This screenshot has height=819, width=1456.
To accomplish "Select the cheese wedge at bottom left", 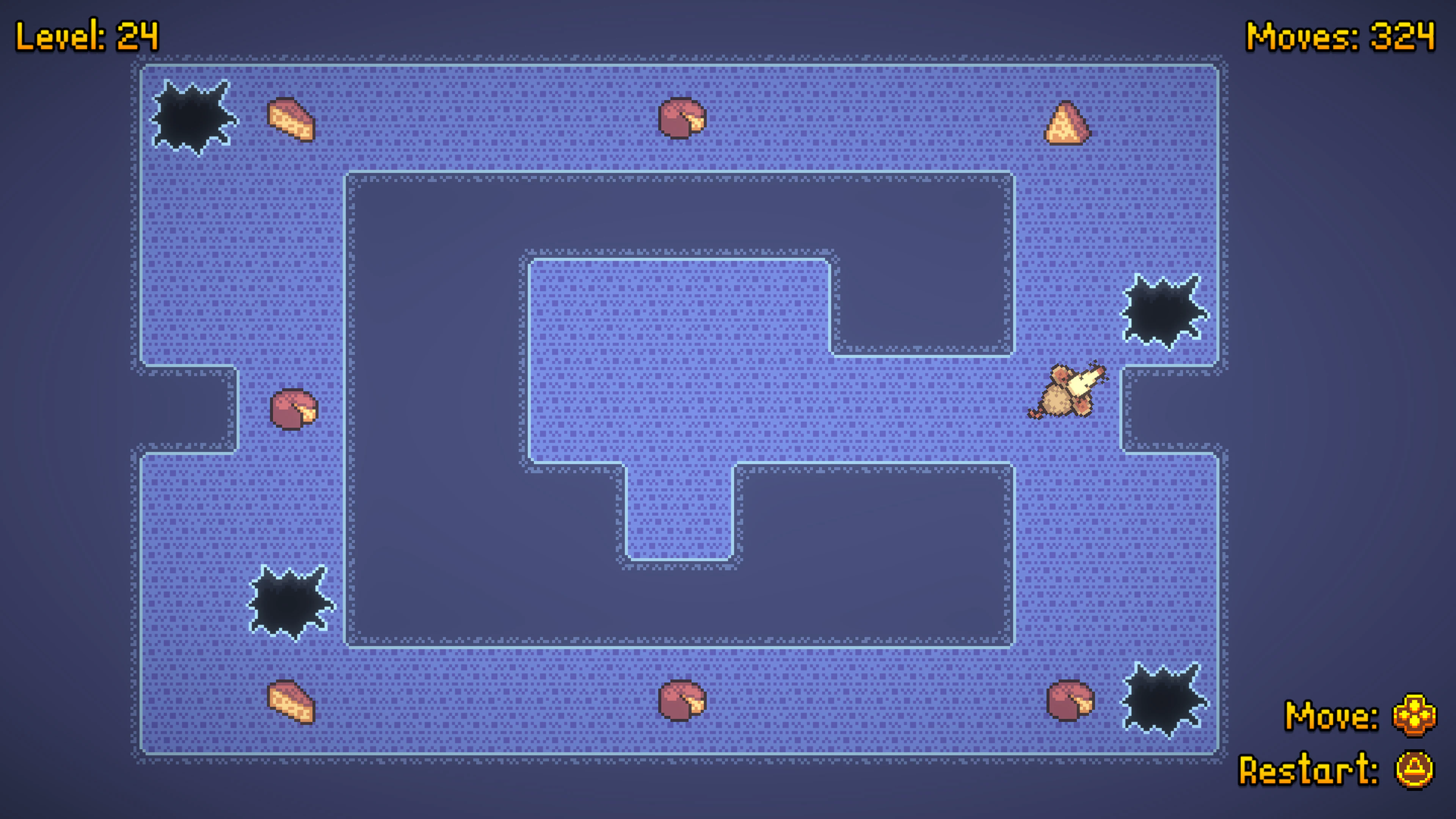I will tap(292, 700).
